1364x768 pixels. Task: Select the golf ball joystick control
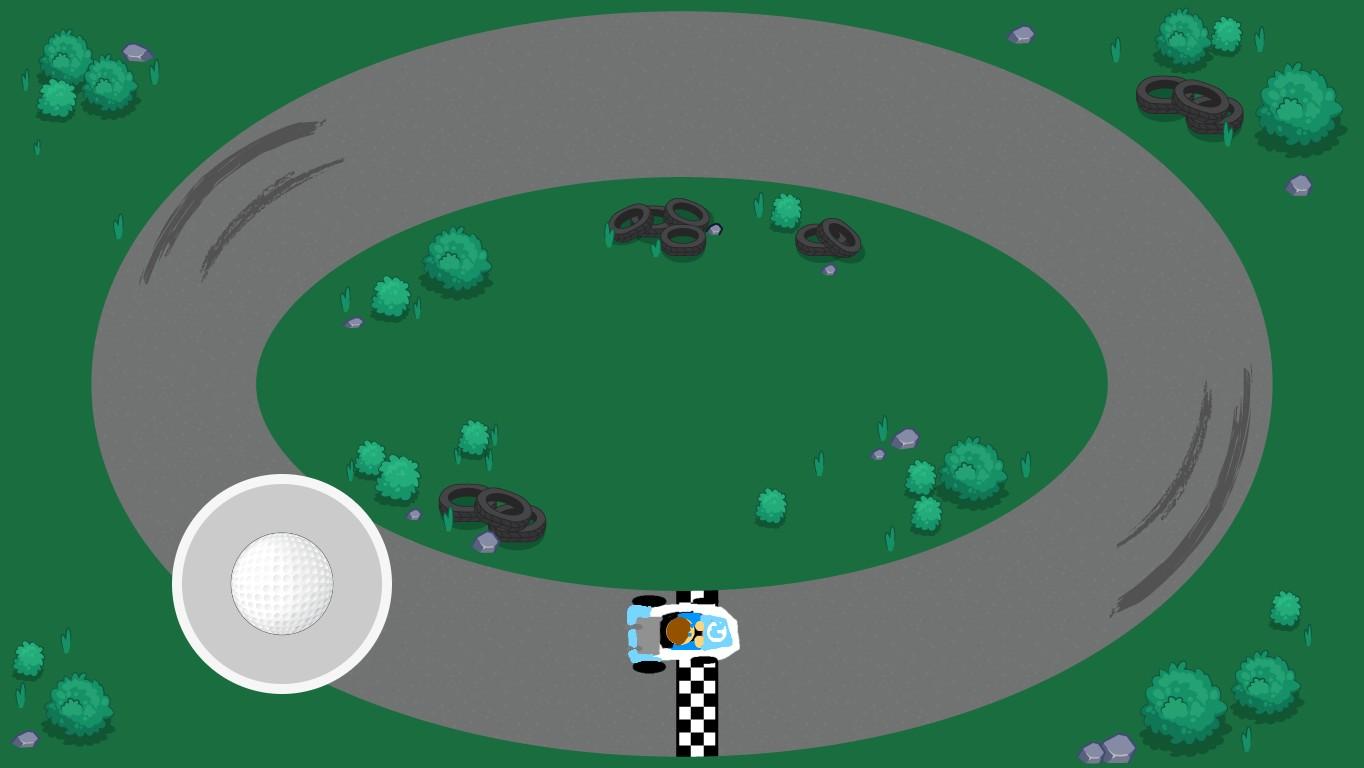(281, 585)
